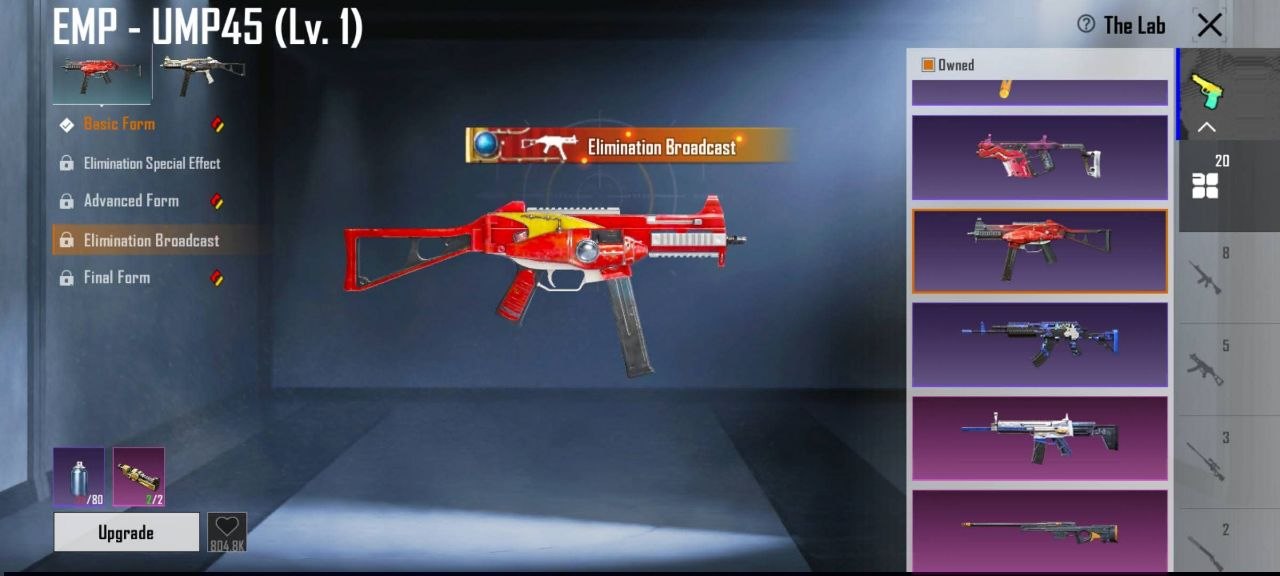
Task: Collapse the category list with up arrow
Action: pyautogui.click(x=1207, y=127)
